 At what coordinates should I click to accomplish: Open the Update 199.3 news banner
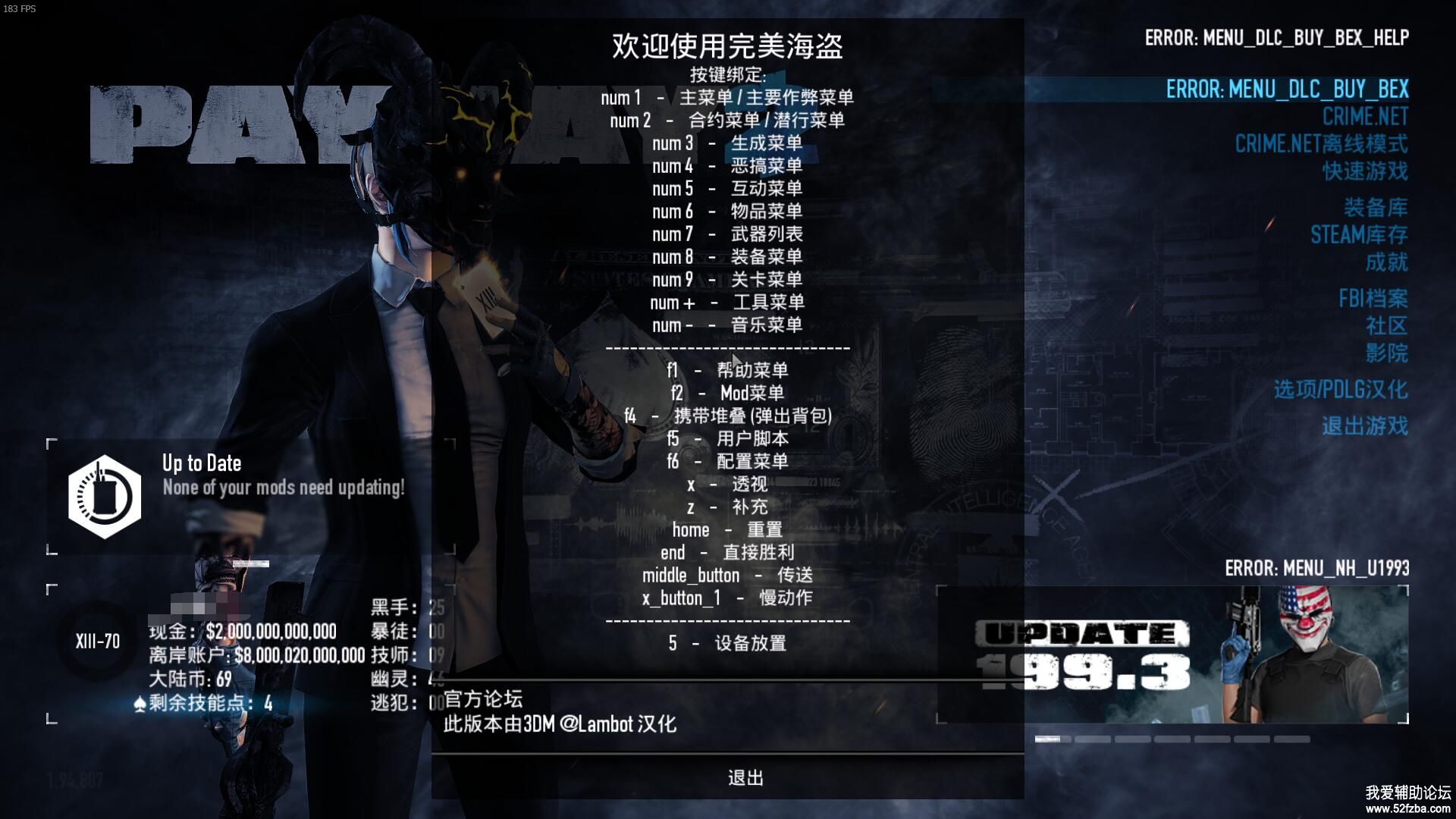1172,654
